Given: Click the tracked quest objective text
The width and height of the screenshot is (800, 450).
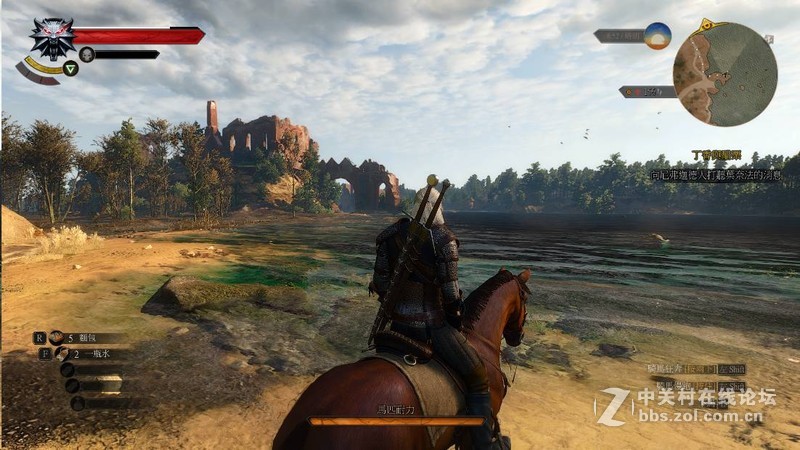Looking at the screenshot, I should point(717,174).
